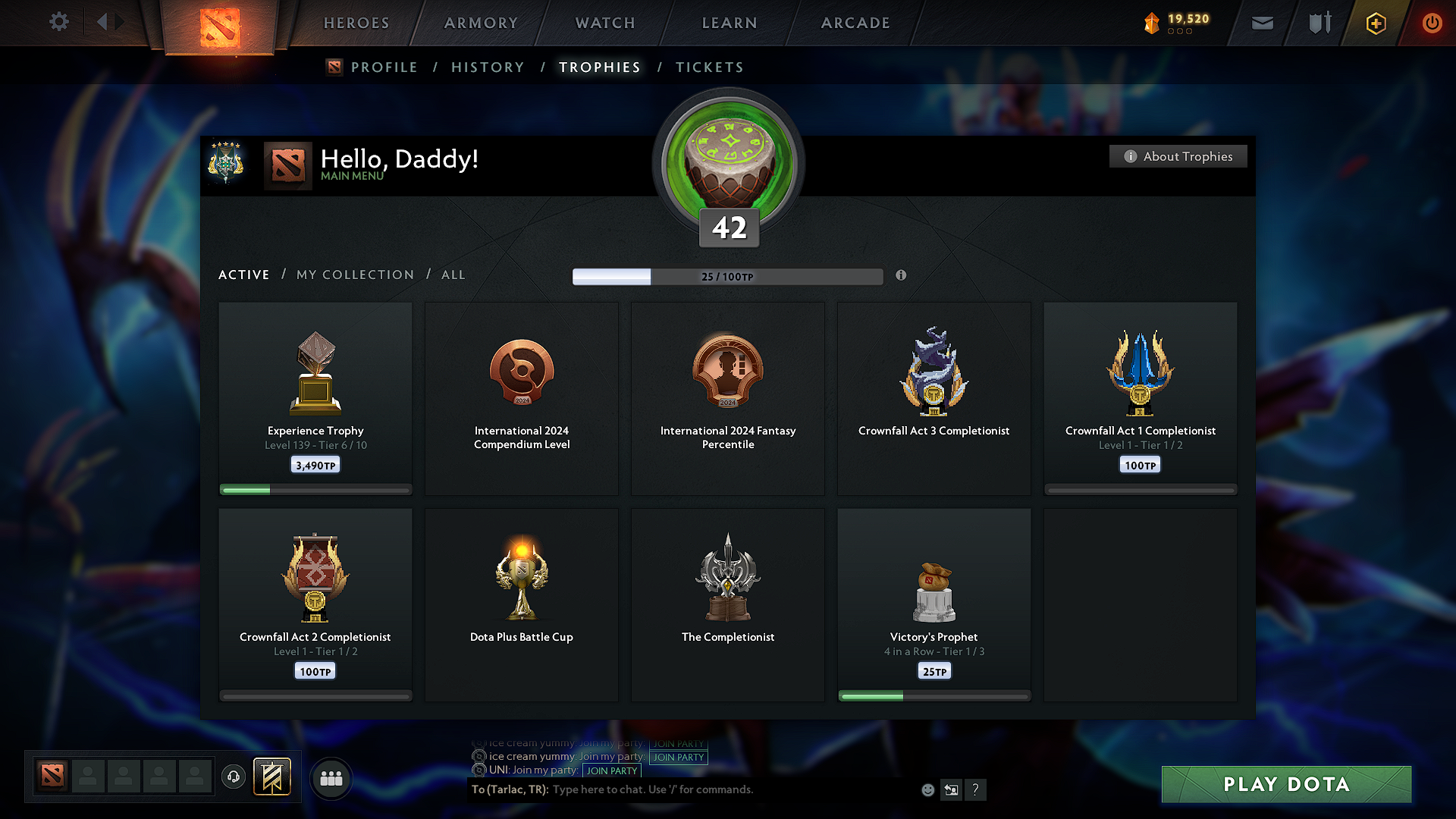The width and height of the screenshot is (1456, 819).
Task: Open Dota Plus hexagon plus icon
Action: [1375, 23]
